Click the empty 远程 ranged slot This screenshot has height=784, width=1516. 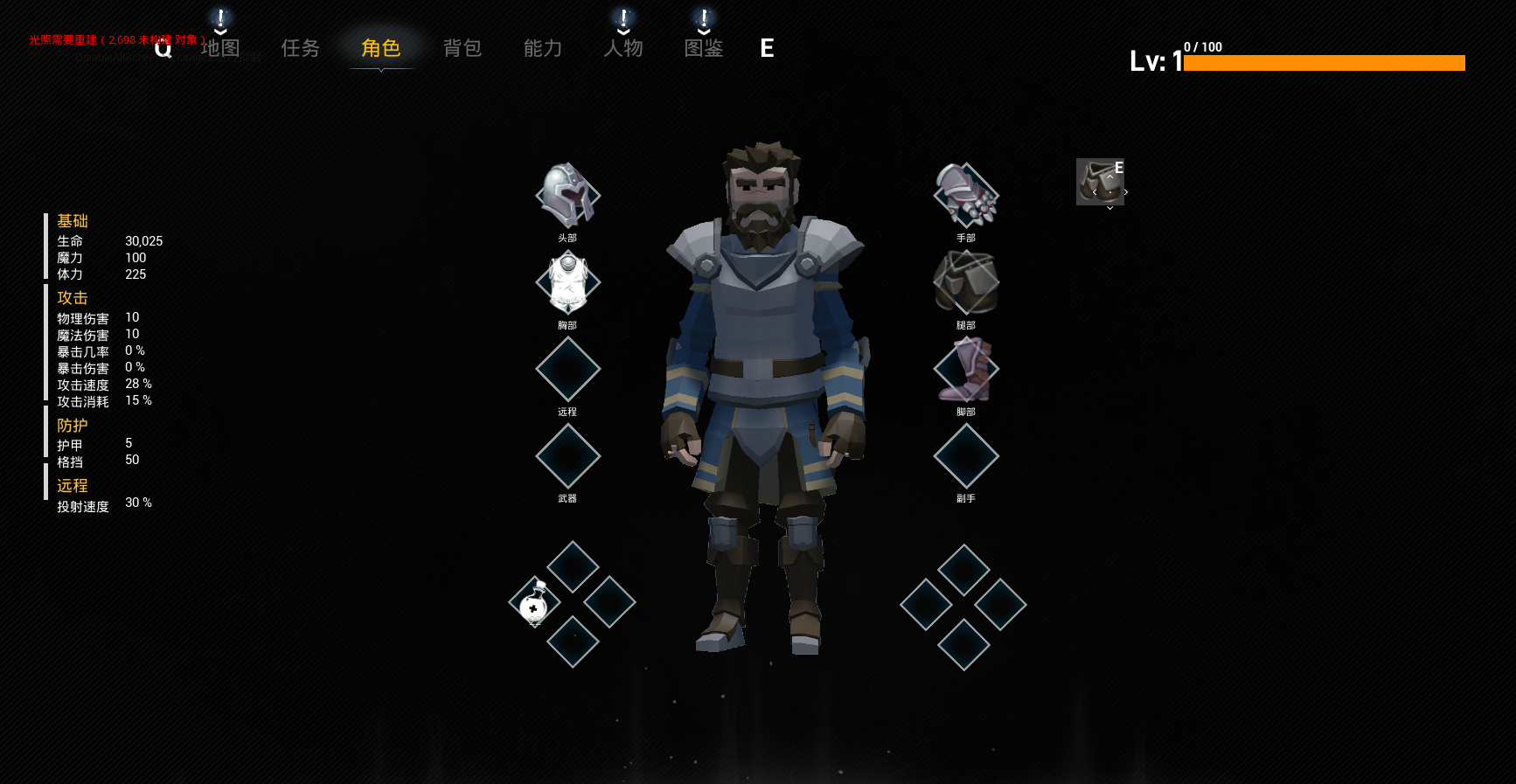568,369
